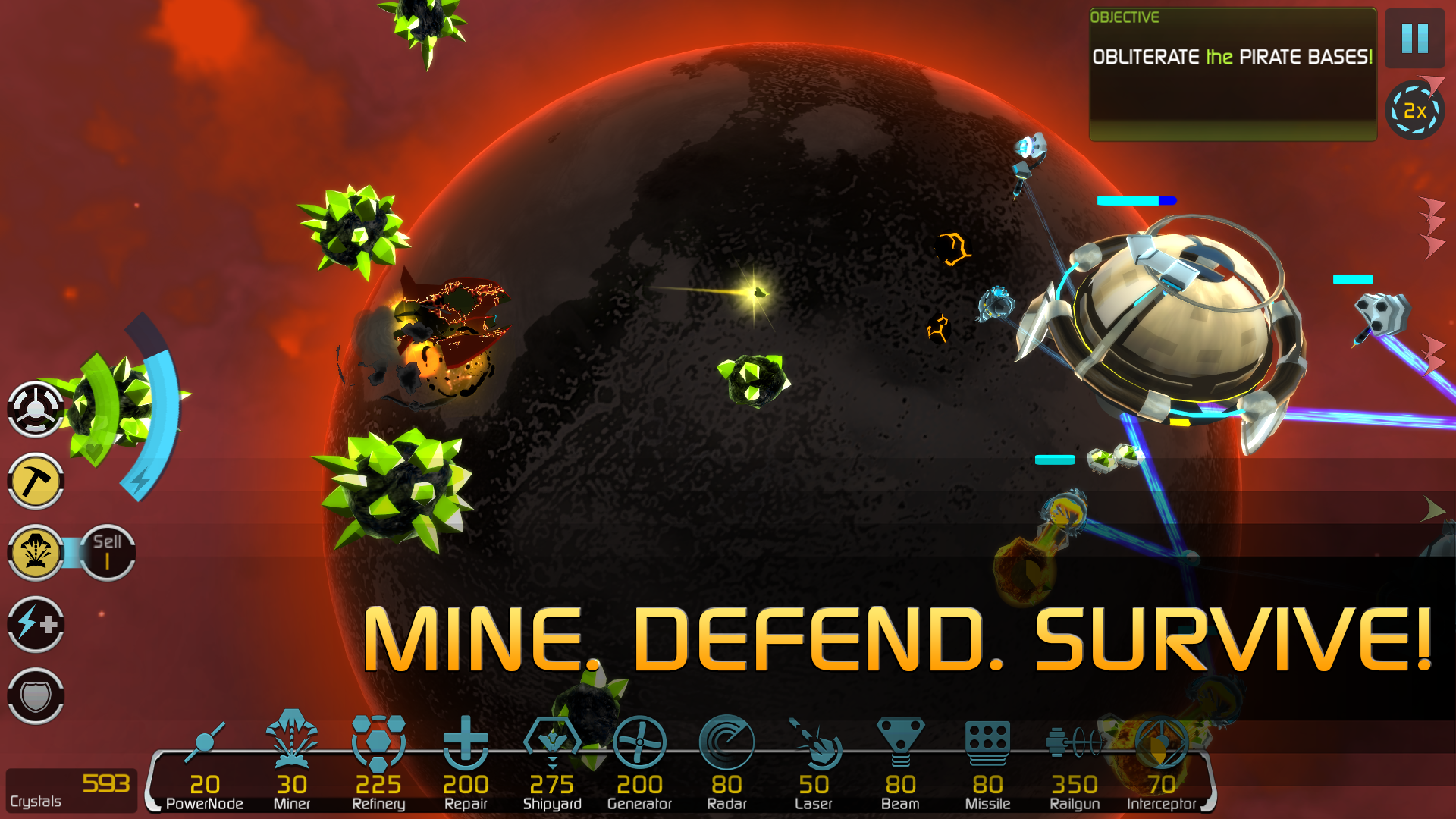Toggle the shield icon in the sidebar
1456x819 pixels.
(35, 694)
